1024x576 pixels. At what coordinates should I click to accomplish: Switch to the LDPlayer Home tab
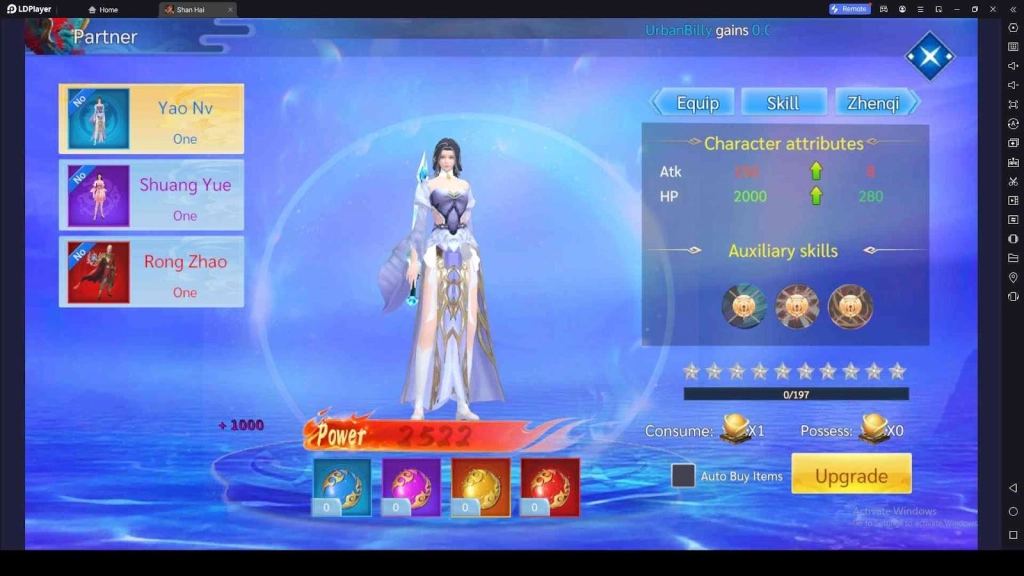pyautogui.click(x=103, y=9)
